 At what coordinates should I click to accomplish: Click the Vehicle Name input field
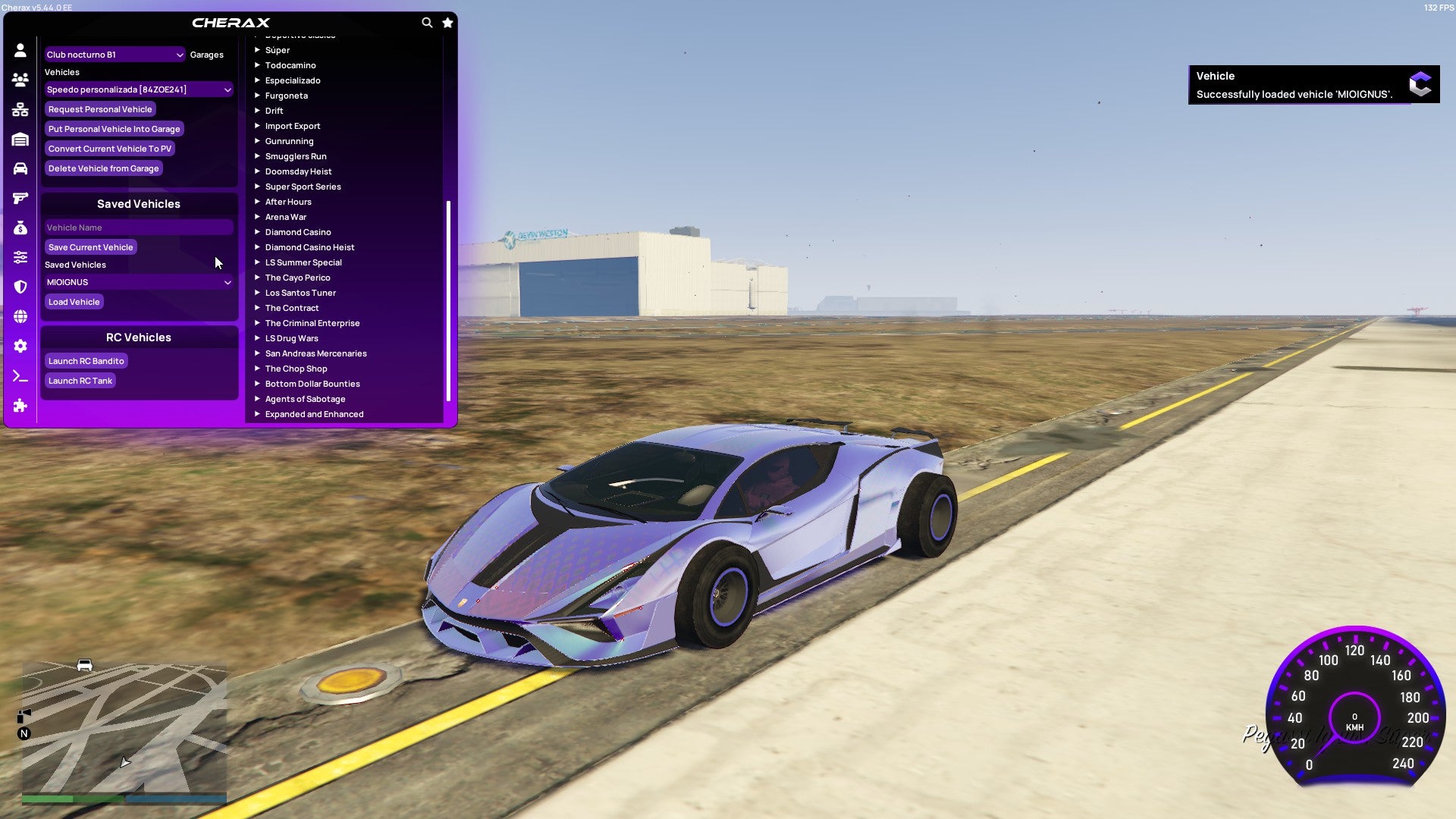[138, 227]
